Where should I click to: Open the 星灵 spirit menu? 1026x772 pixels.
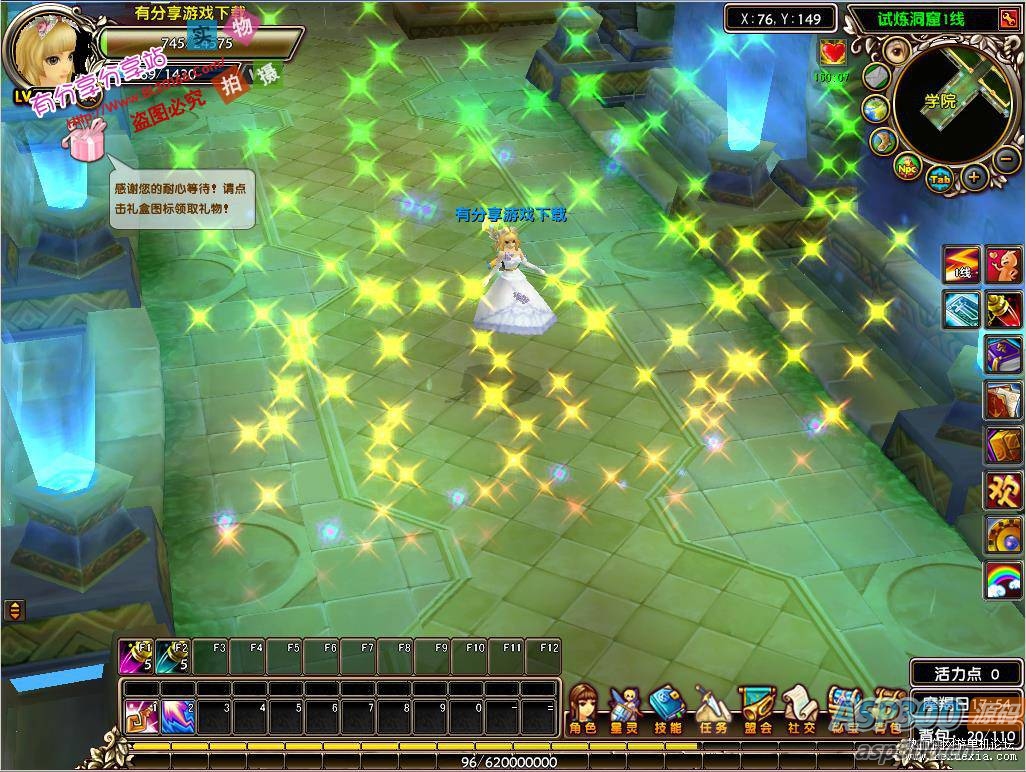coord(624,706)
